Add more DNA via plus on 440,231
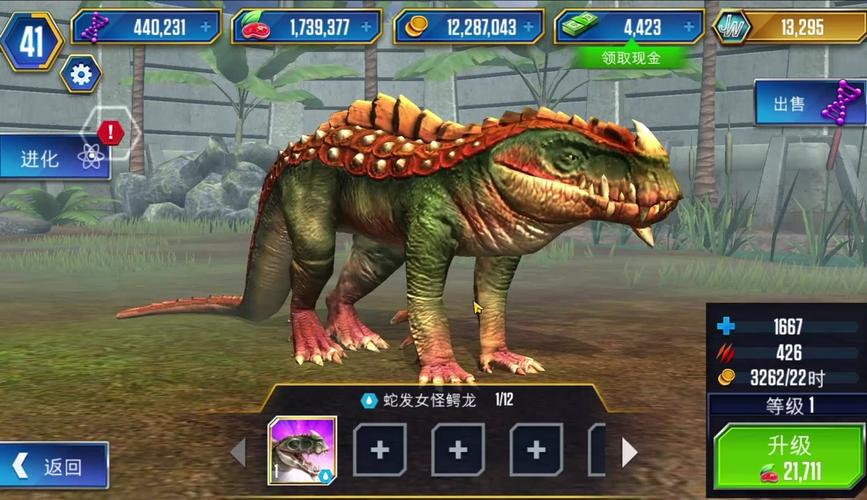Screen dimensions: 867x500 [x=206, y=27]
